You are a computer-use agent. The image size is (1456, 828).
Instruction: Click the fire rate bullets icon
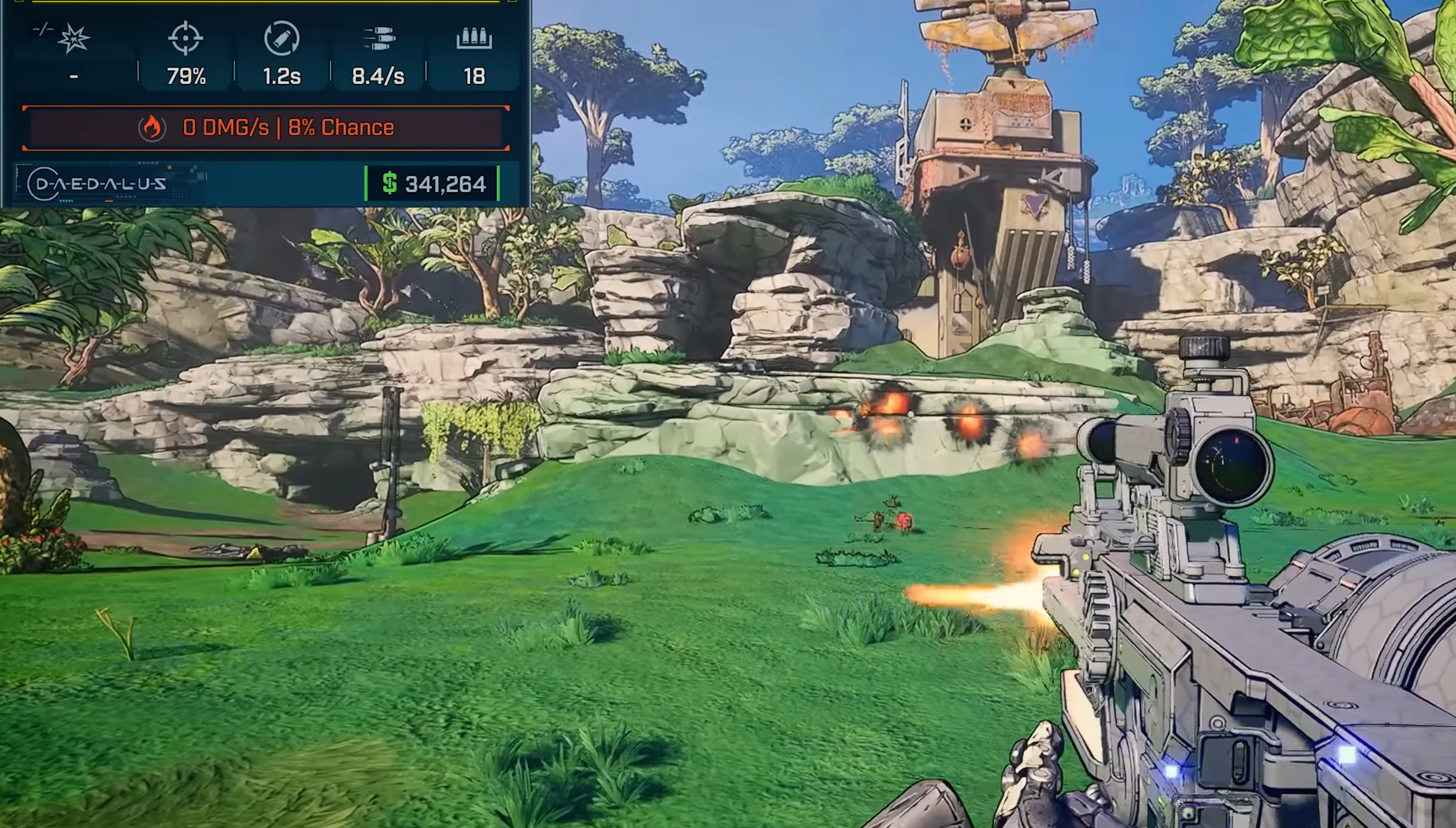(x=378, y=38)
